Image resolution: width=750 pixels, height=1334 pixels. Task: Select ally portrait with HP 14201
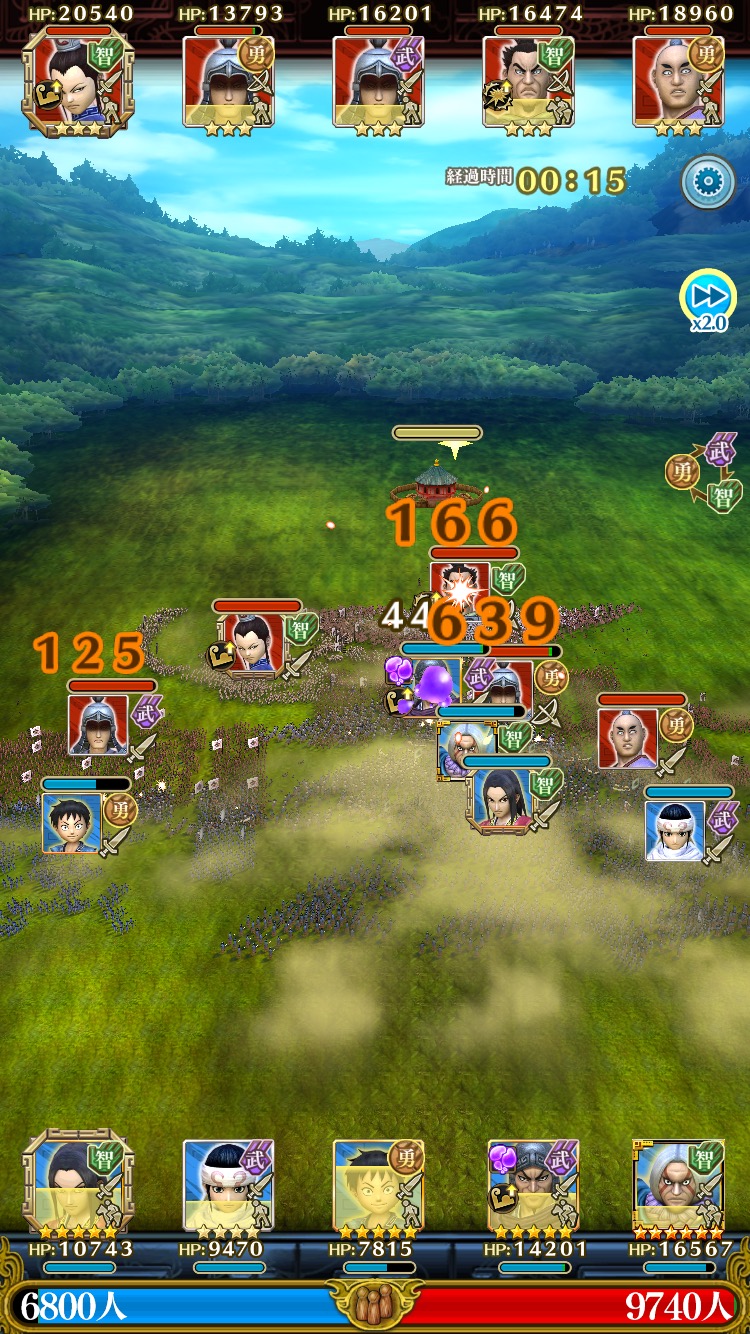532,1185
